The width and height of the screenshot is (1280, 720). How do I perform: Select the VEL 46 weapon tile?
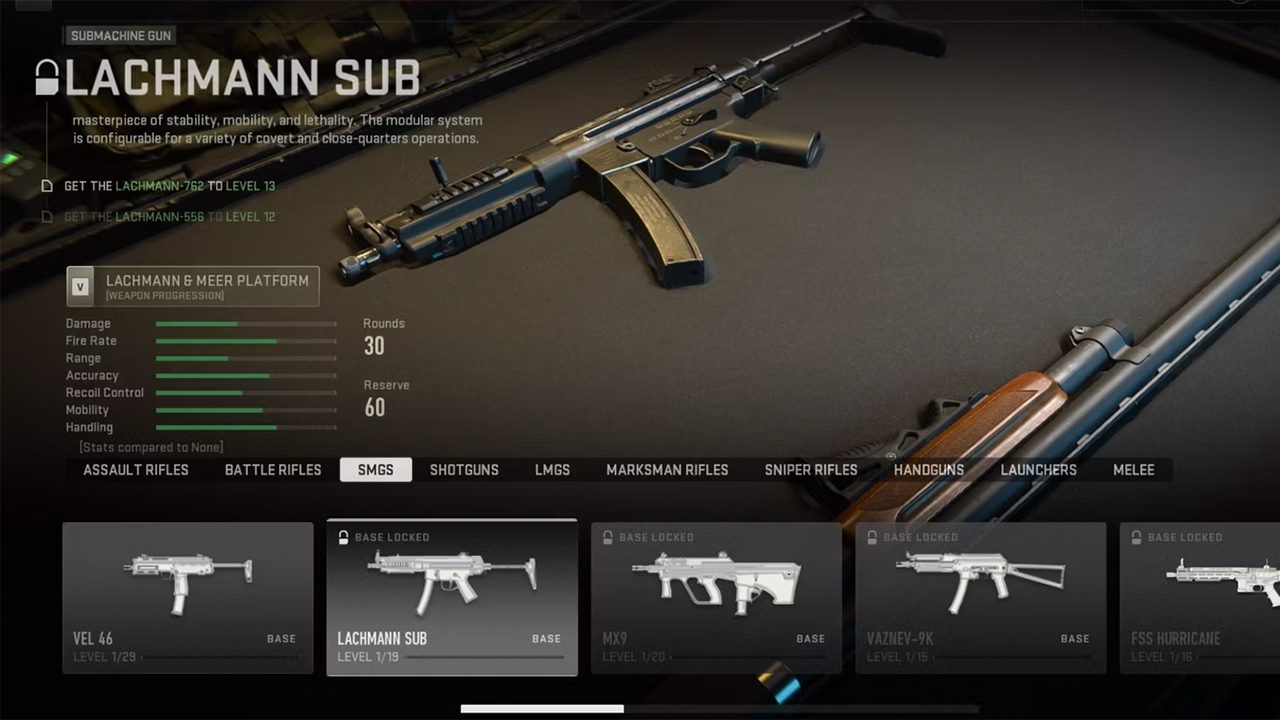[x=188, y=597]
